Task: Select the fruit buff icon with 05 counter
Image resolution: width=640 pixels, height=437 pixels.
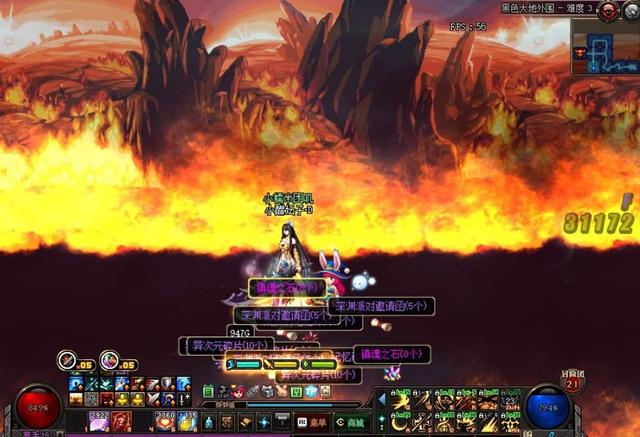Action: pos(110,359)
